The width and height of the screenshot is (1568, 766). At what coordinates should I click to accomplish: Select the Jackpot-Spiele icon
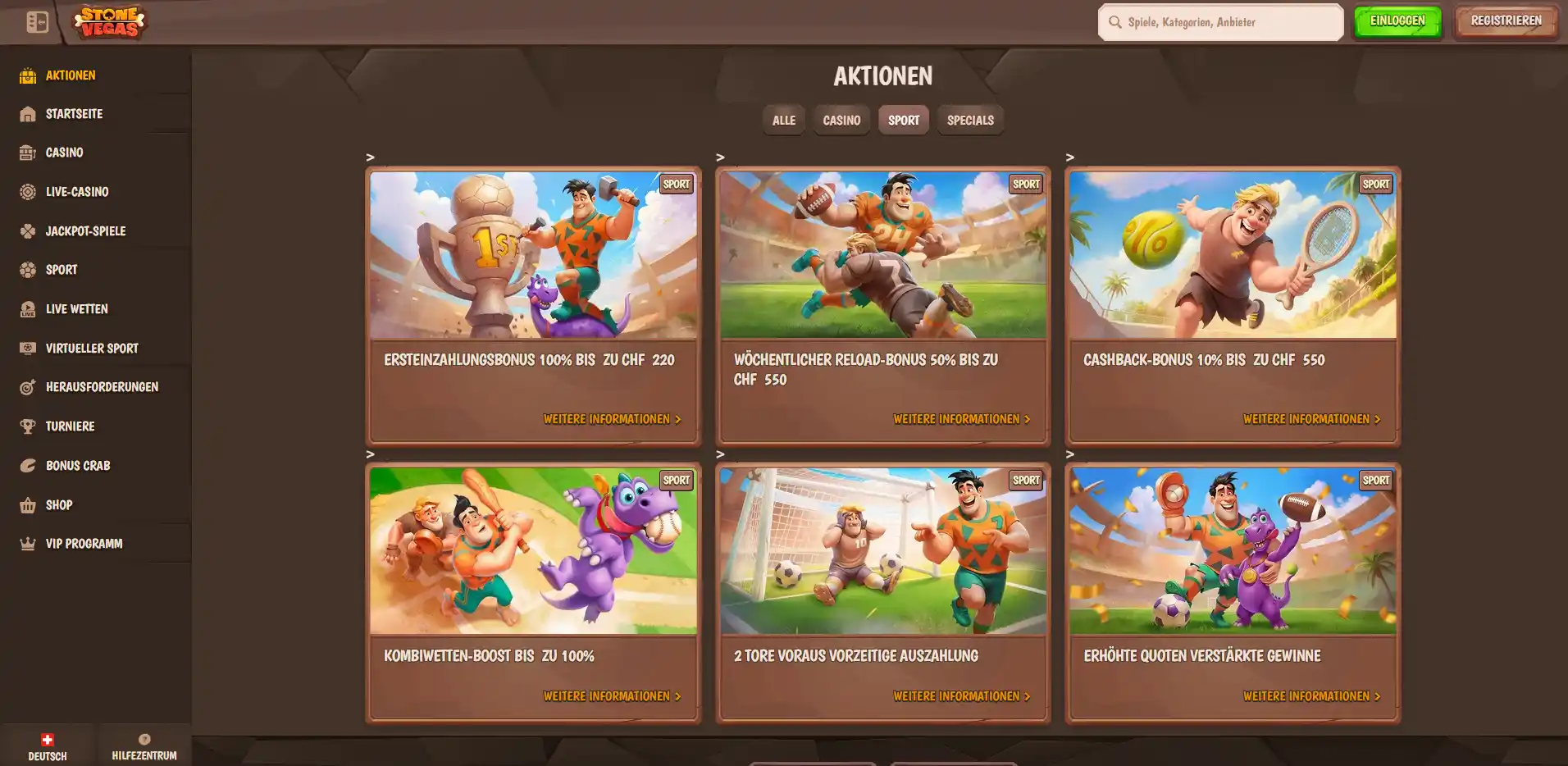[x=27, y=230]
